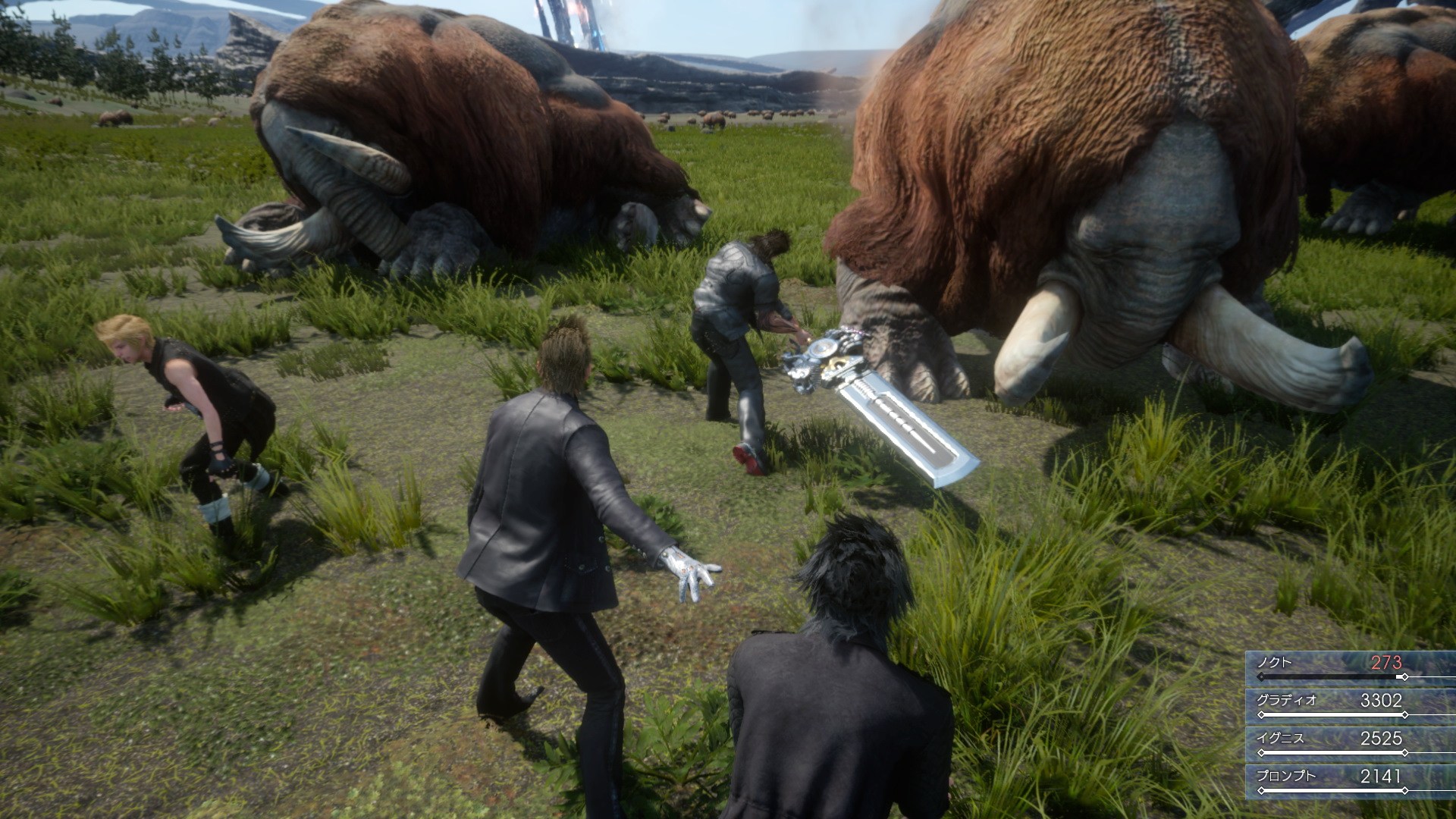Select the name label プロンプト
This screenshot has height=819, width=1456.
pyautogui.click(x=1285, y=777)
